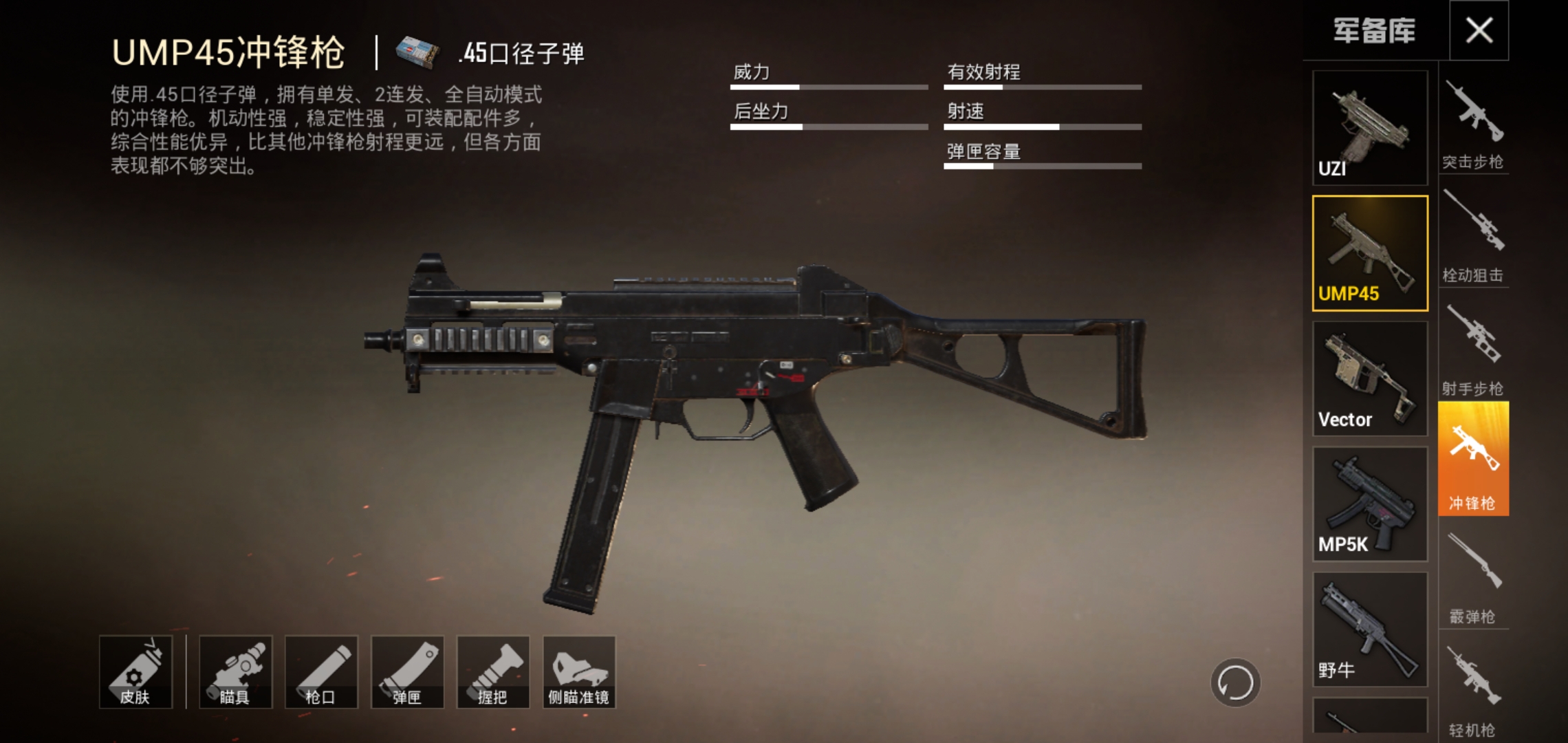The width and height of the screenshot is (1568, 743).
Task: Click the 威力 power stat bar
Action: pyautogui.click(x=829, y=87)
